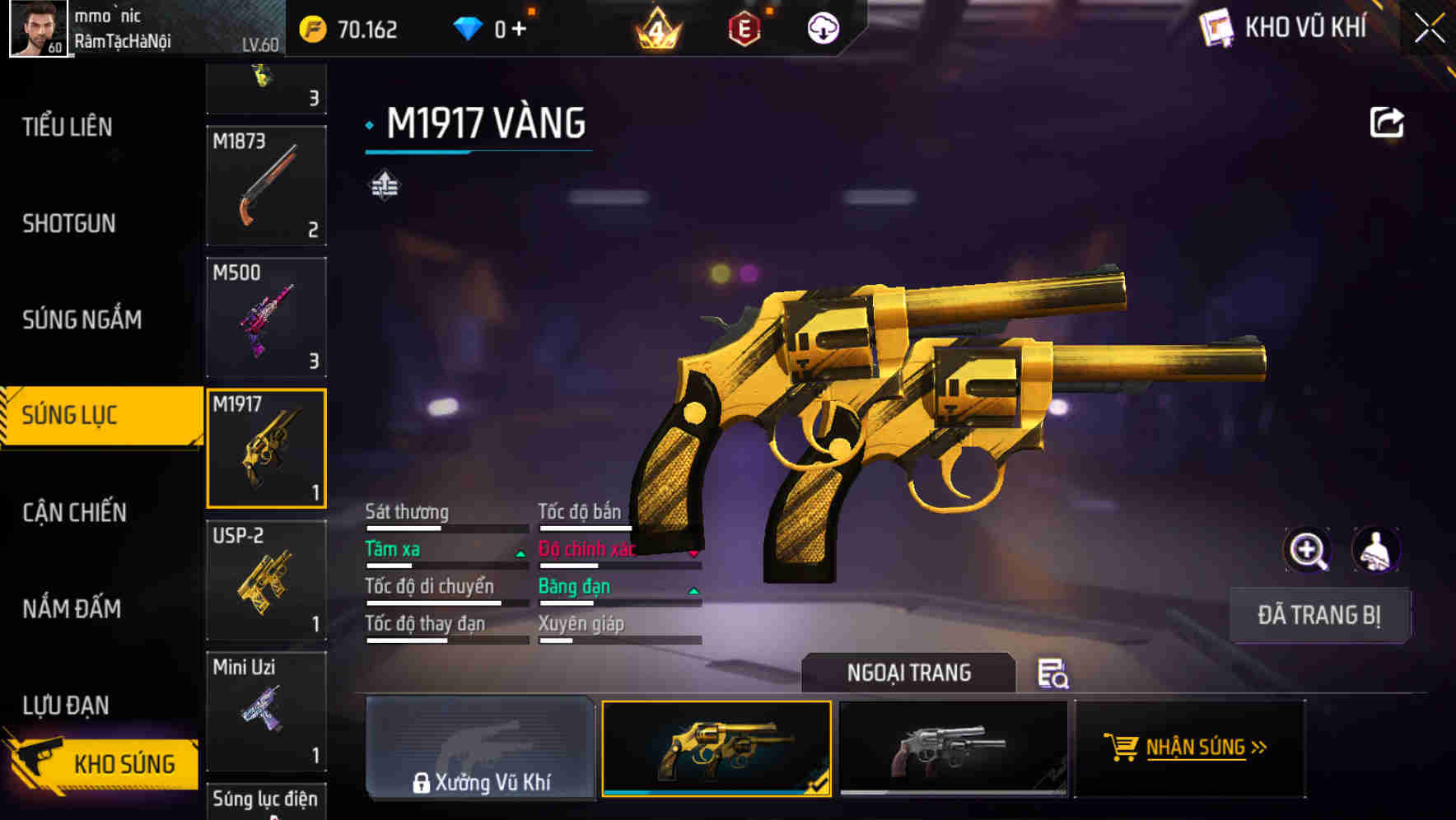Select the M500 weapon thumbnail
Screen dimensions: 1456x820
point(267,317)
